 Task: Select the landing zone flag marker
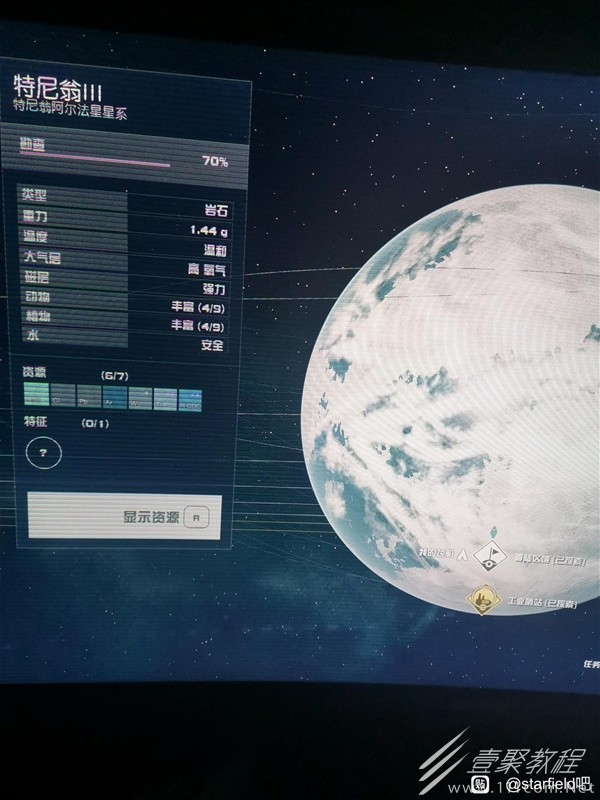(490, 555)
